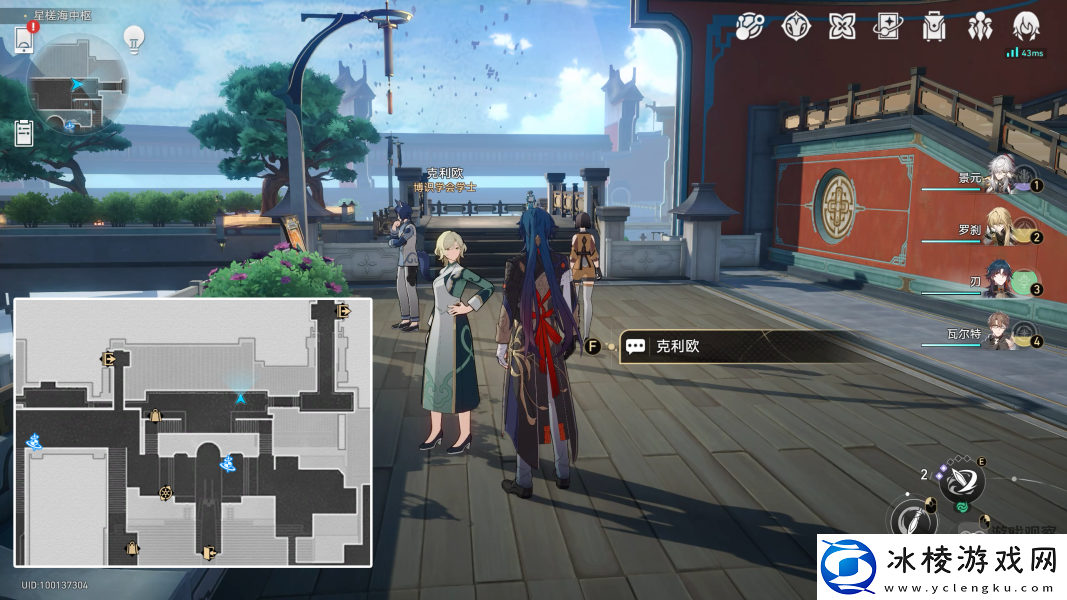Screen dimensions: 1067x600
Task: Open the backpack inventory
Action: (934, 27)
